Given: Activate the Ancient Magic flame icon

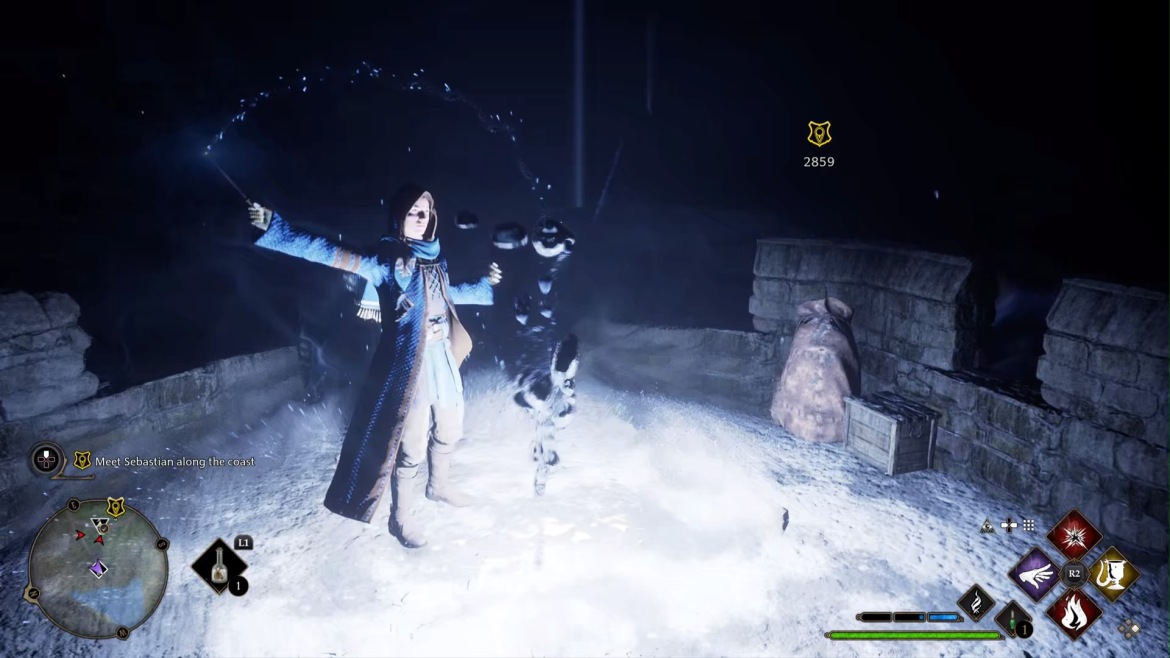Looking at the screenshot, I should (975, 602).
